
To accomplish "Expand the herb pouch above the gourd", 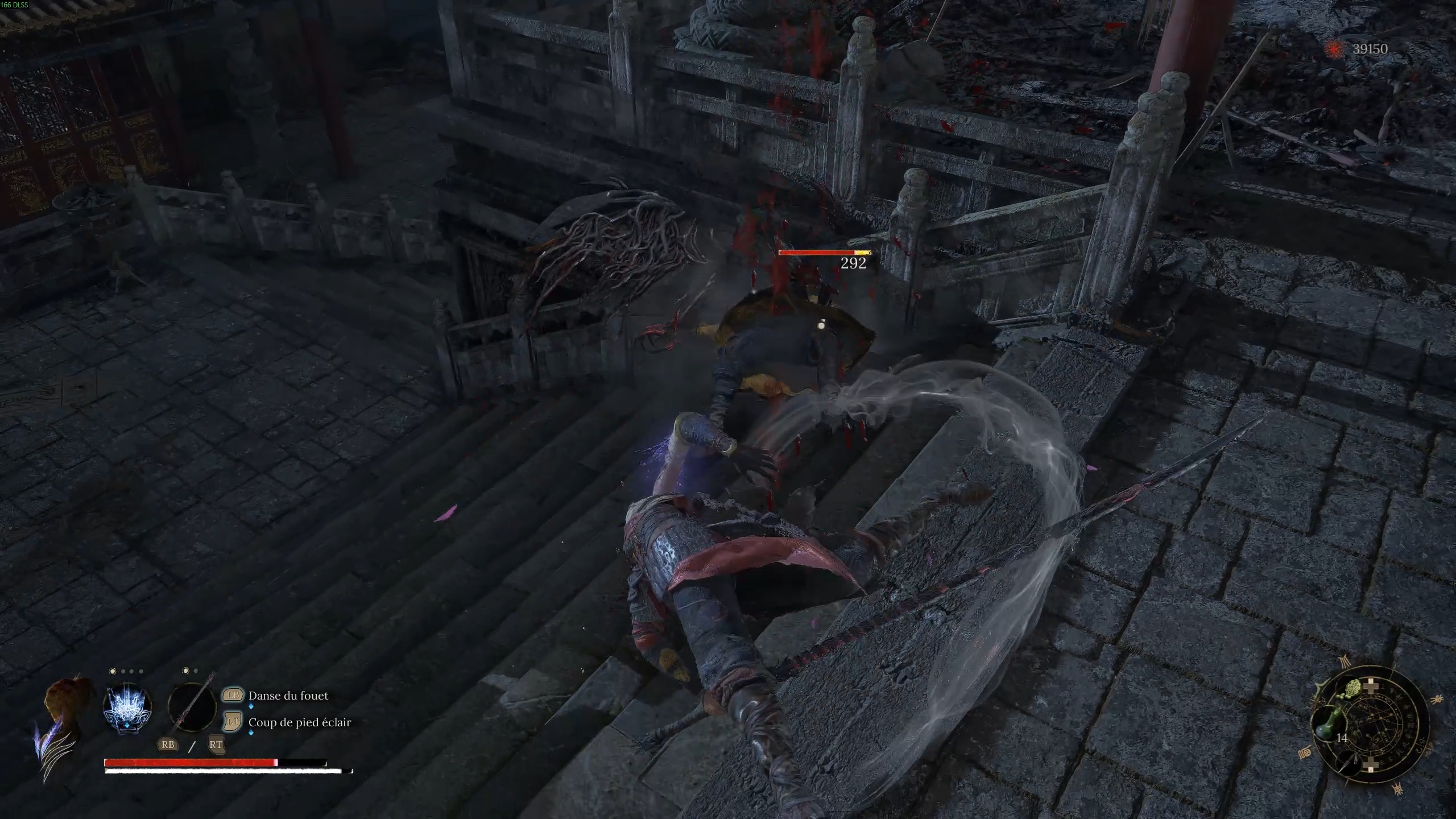I will coord(1352,688).
